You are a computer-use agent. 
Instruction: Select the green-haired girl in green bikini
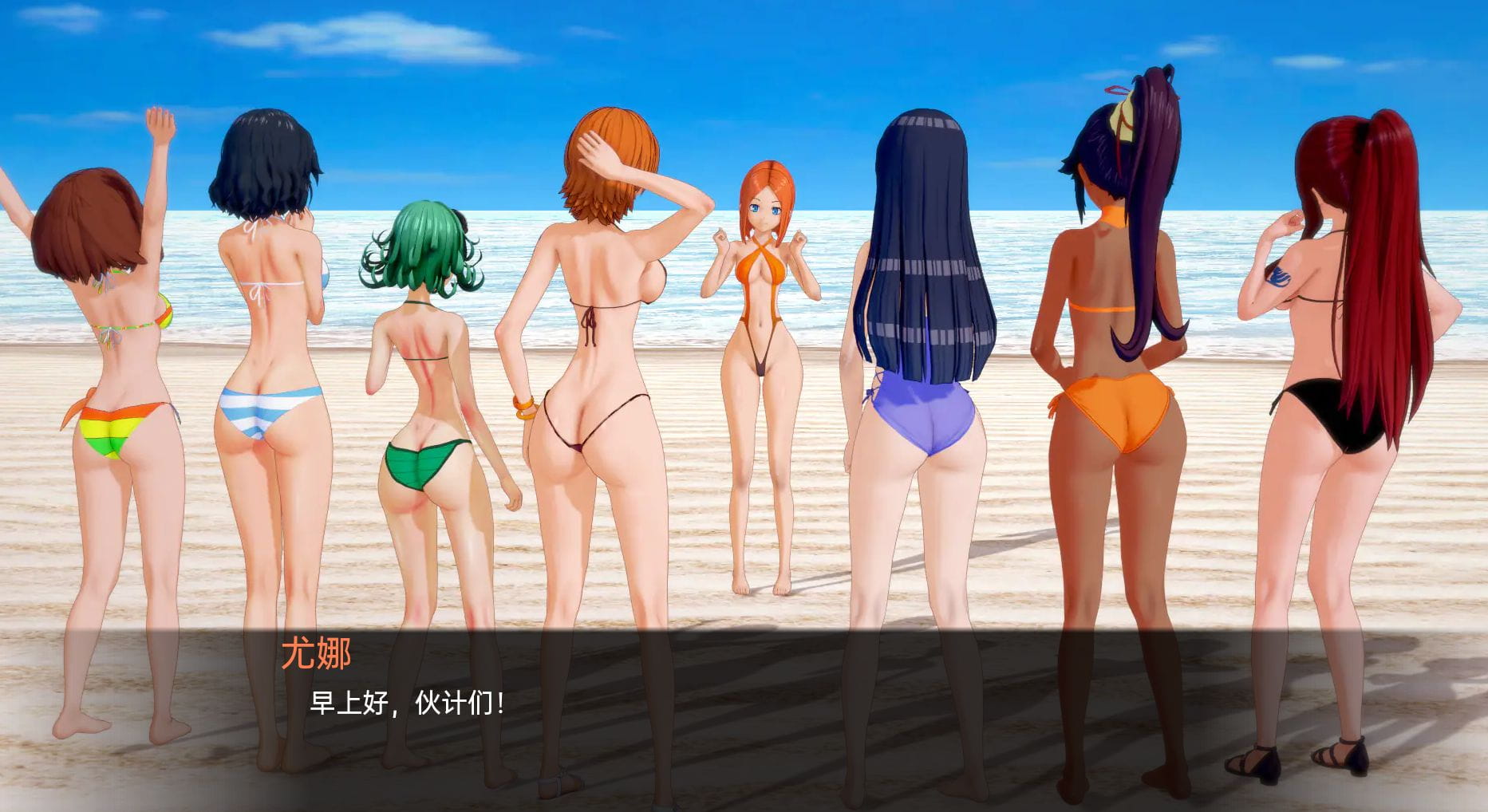coord(427,359)
